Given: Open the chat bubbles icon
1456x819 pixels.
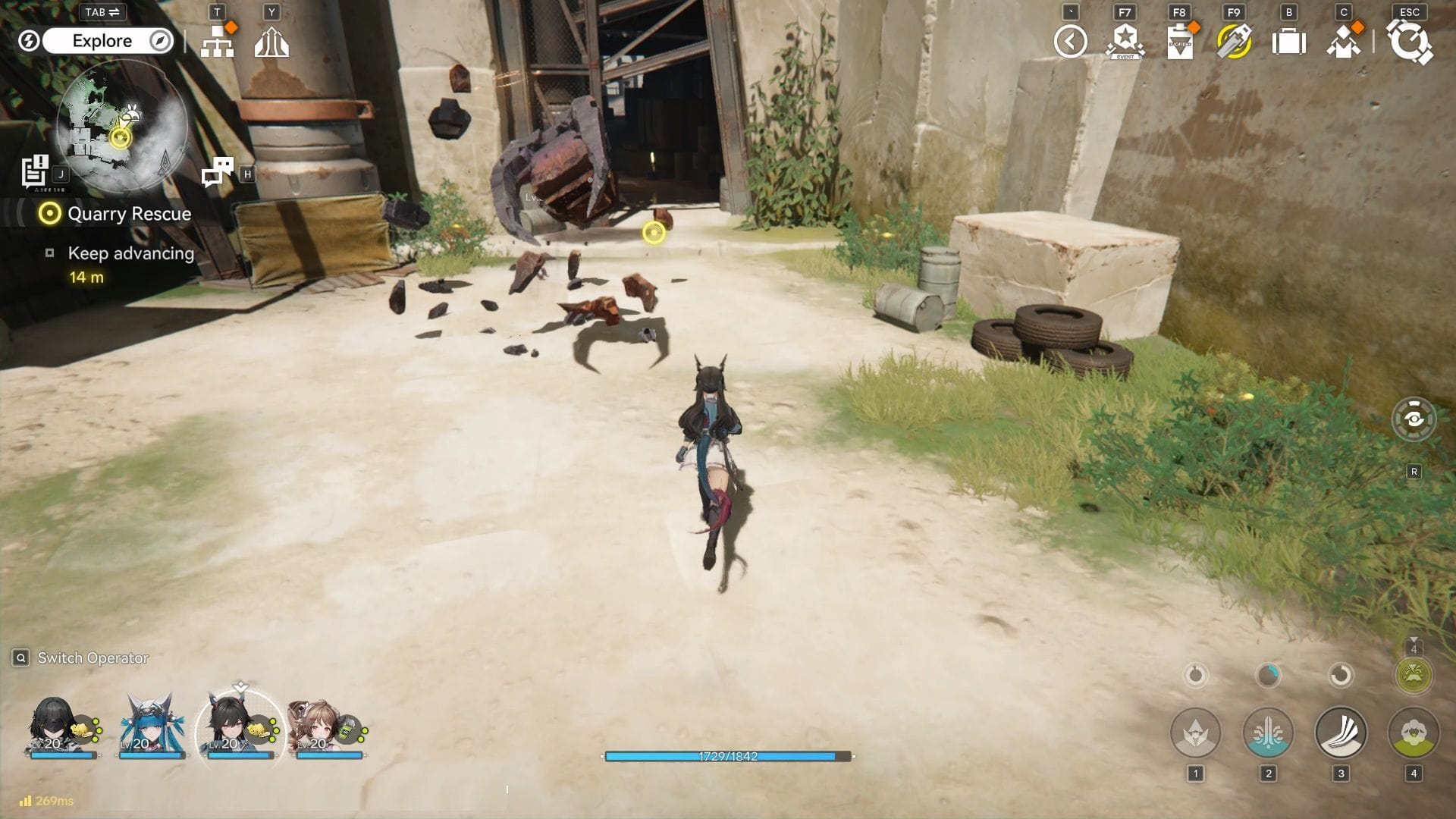Looking at the screenshot, I should point(218,172).
